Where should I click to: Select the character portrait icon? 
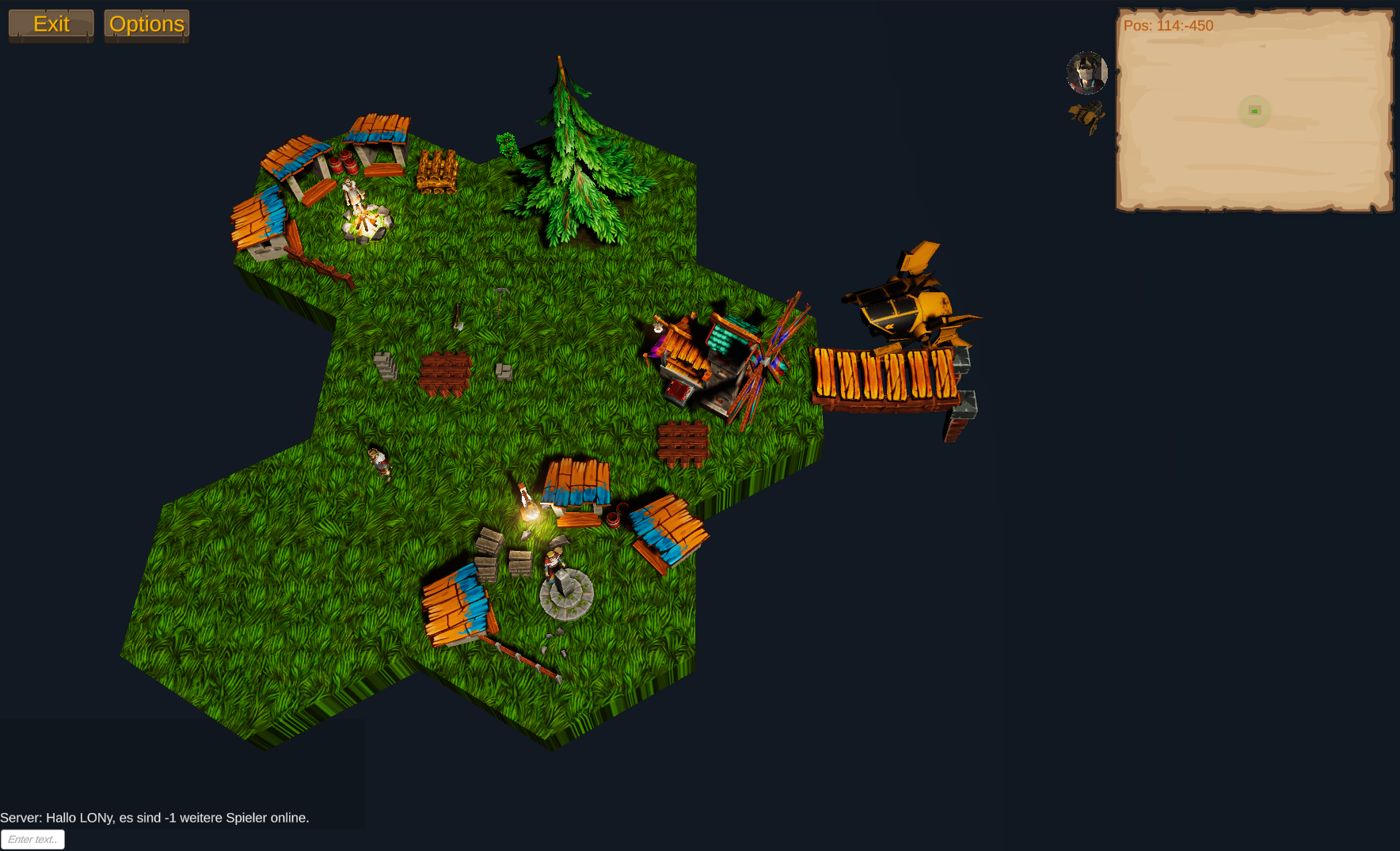coord(1086,73)
